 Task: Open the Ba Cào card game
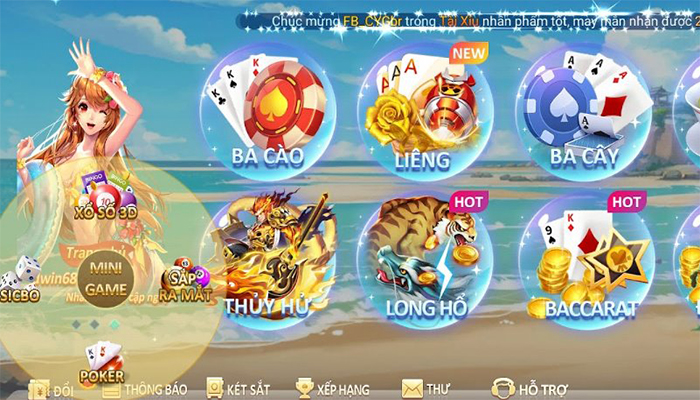[267, 110]
